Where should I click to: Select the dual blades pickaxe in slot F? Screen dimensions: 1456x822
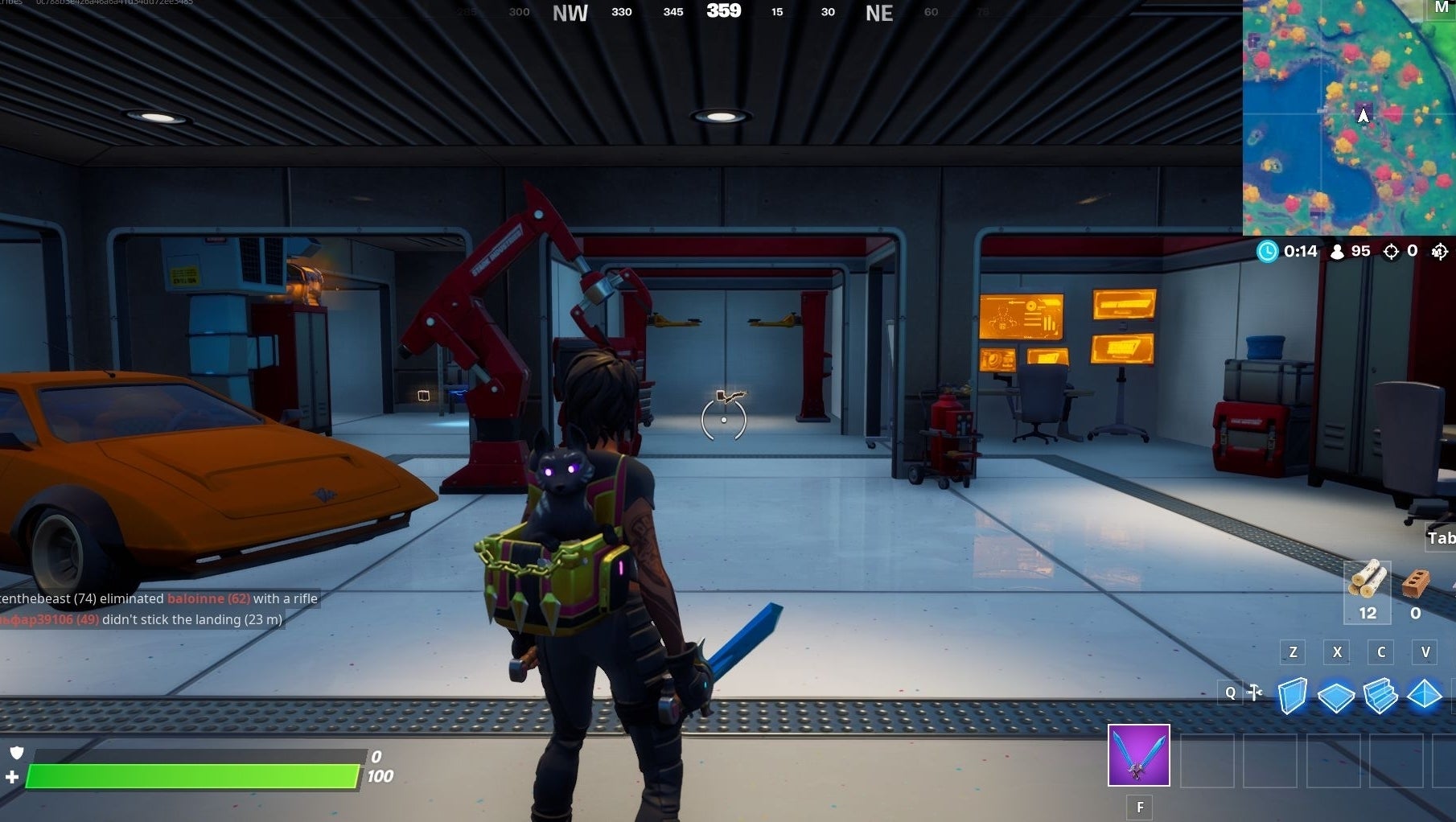coord(1138,754)
